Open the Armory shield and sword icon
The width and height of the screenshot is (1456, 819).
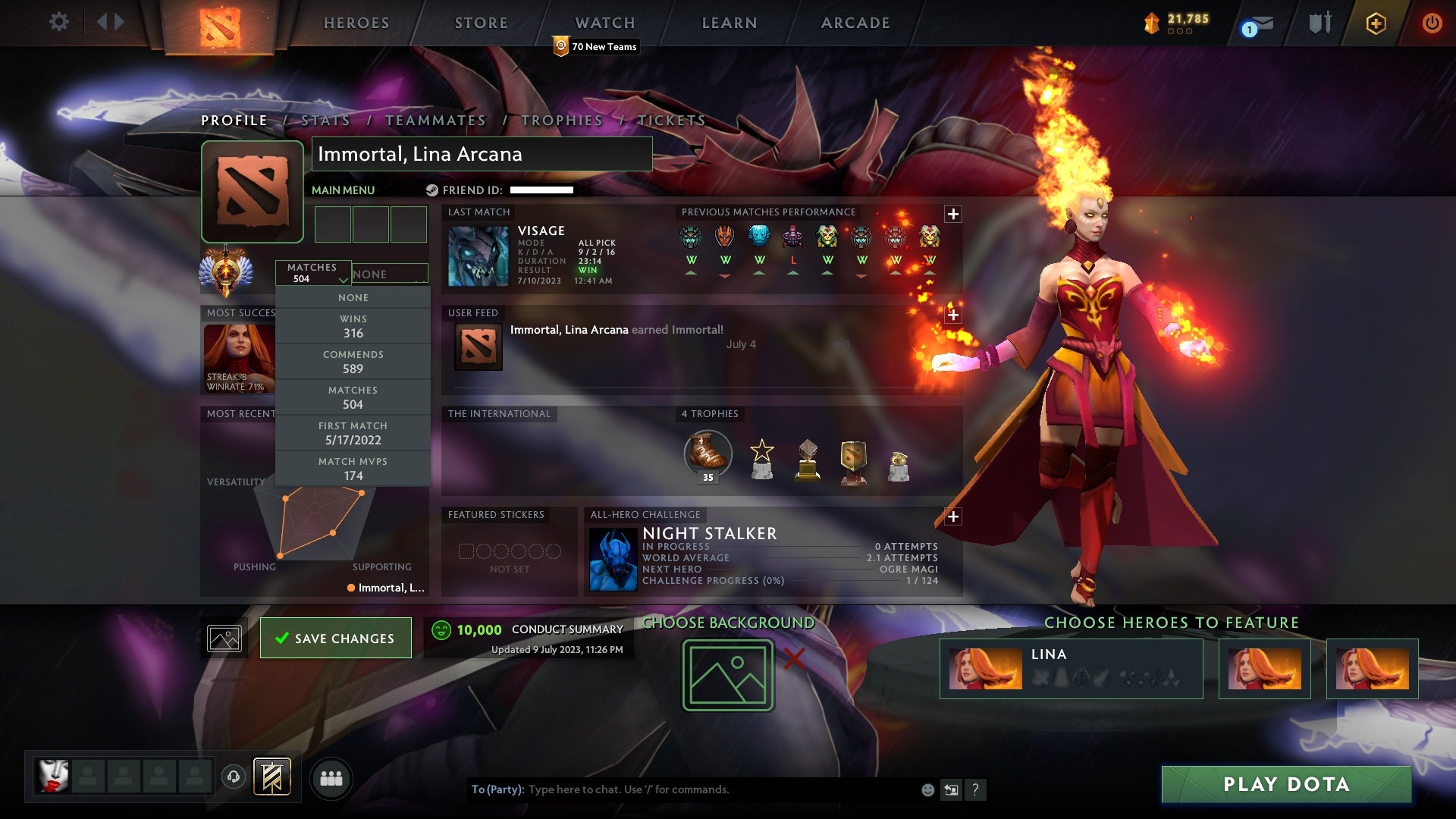click(1318, 23)
